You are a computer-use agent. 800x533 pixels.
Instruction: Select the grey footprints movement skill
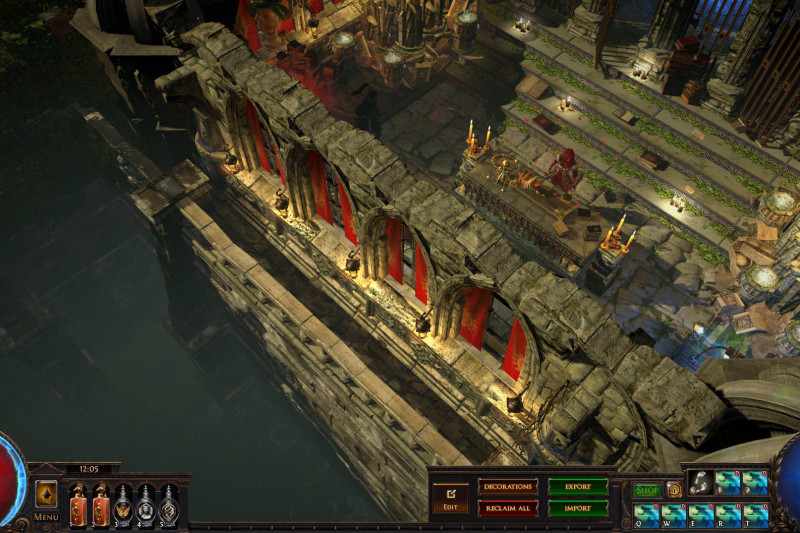[x=700, y=483]
